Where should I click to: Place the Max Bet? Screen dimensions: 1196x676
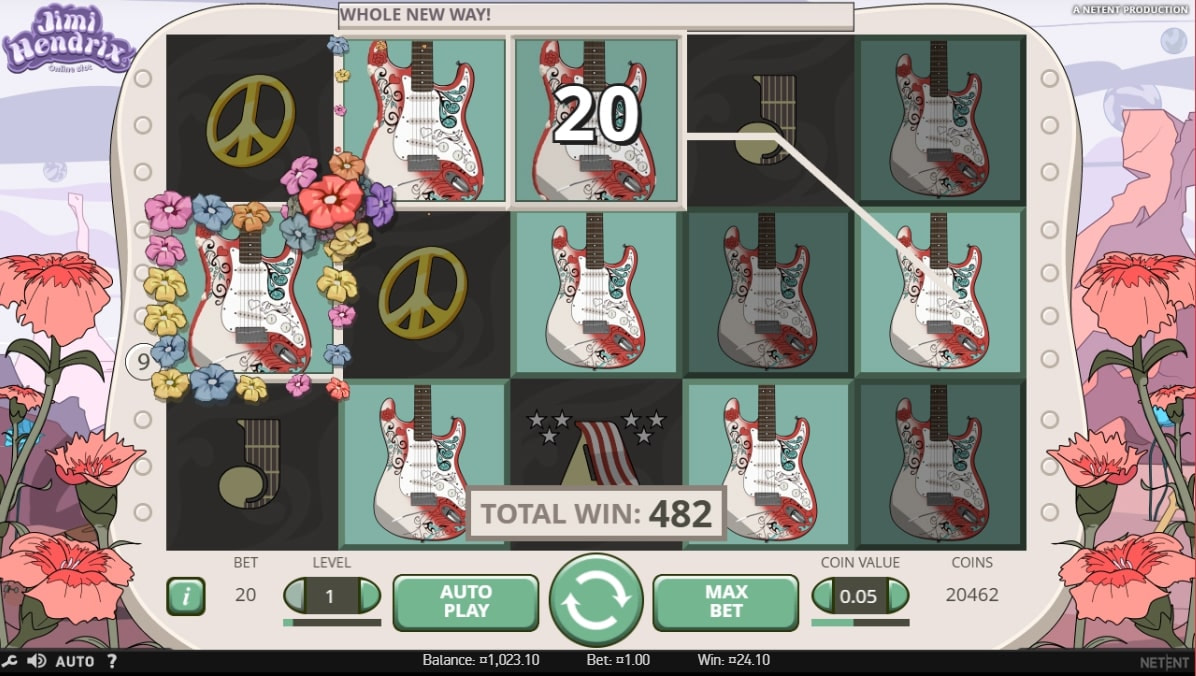click(x=726, y=601)
